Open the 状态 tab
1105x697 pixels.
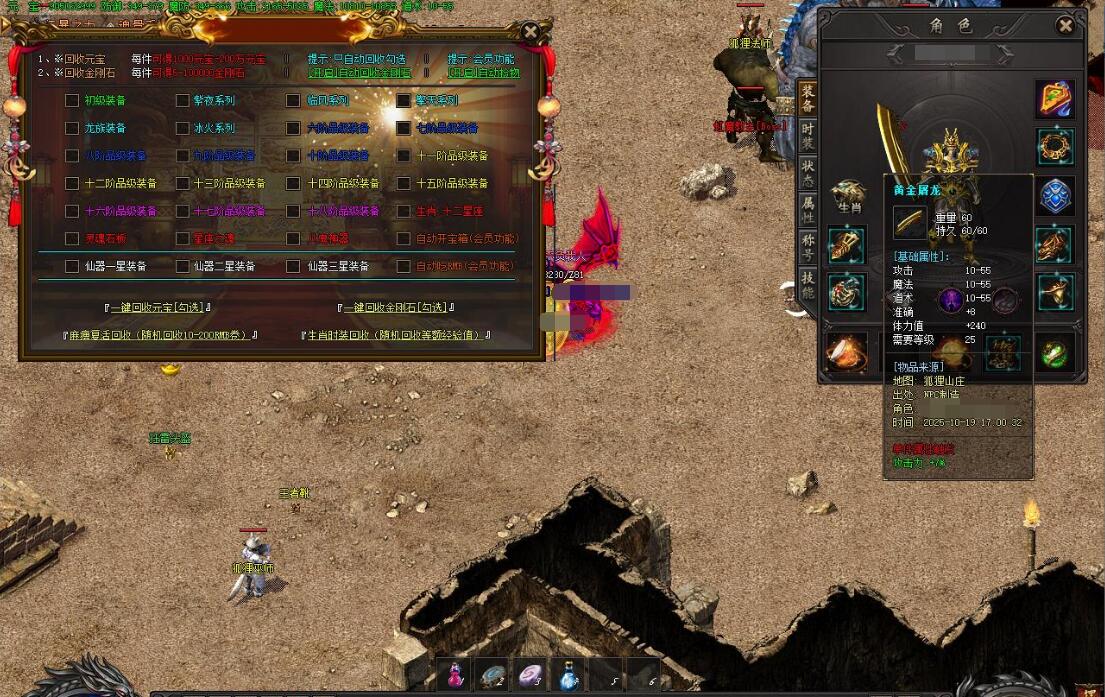pyautogui.click(x=808, y=173)
